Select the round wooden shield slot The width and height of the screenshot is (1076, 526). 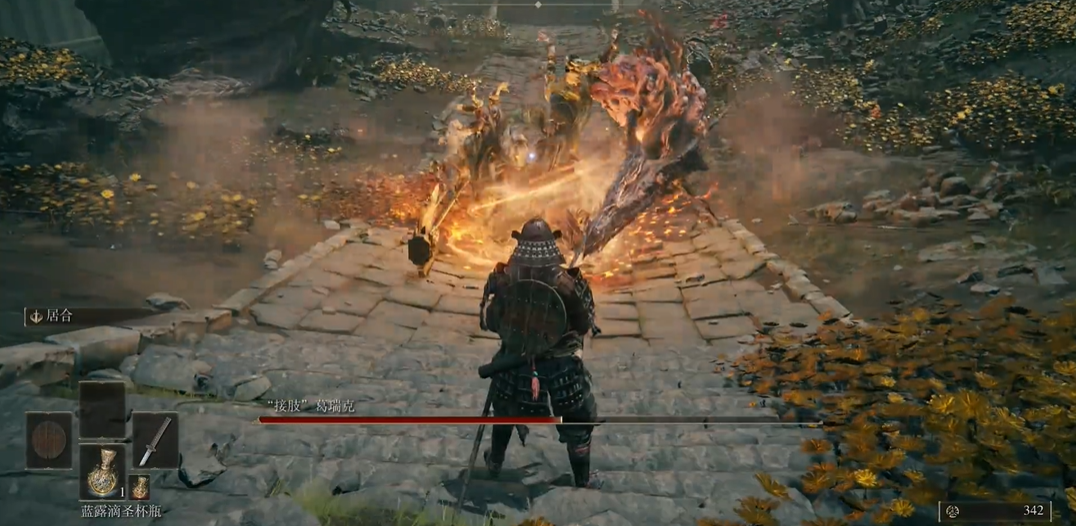click(x=49, y=440)
